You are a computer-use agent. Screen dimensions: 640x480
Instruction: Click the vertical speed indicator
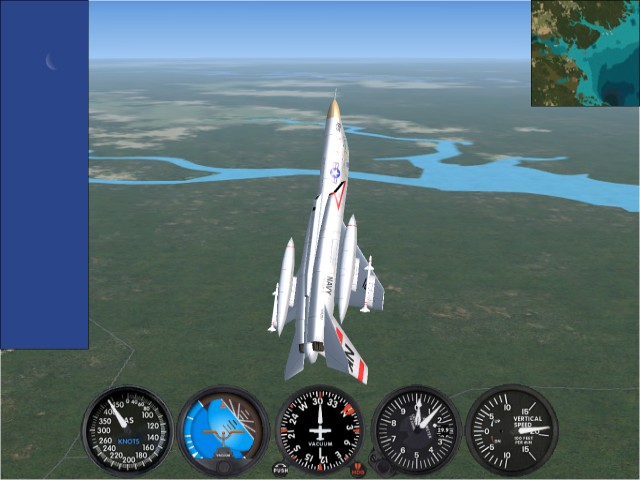[511, 430]
